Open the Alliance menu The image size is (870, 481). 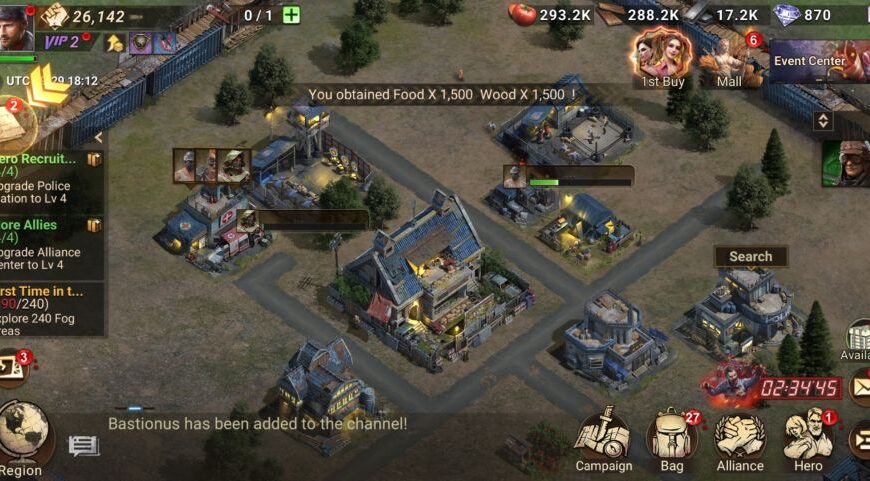click(740, 440)
